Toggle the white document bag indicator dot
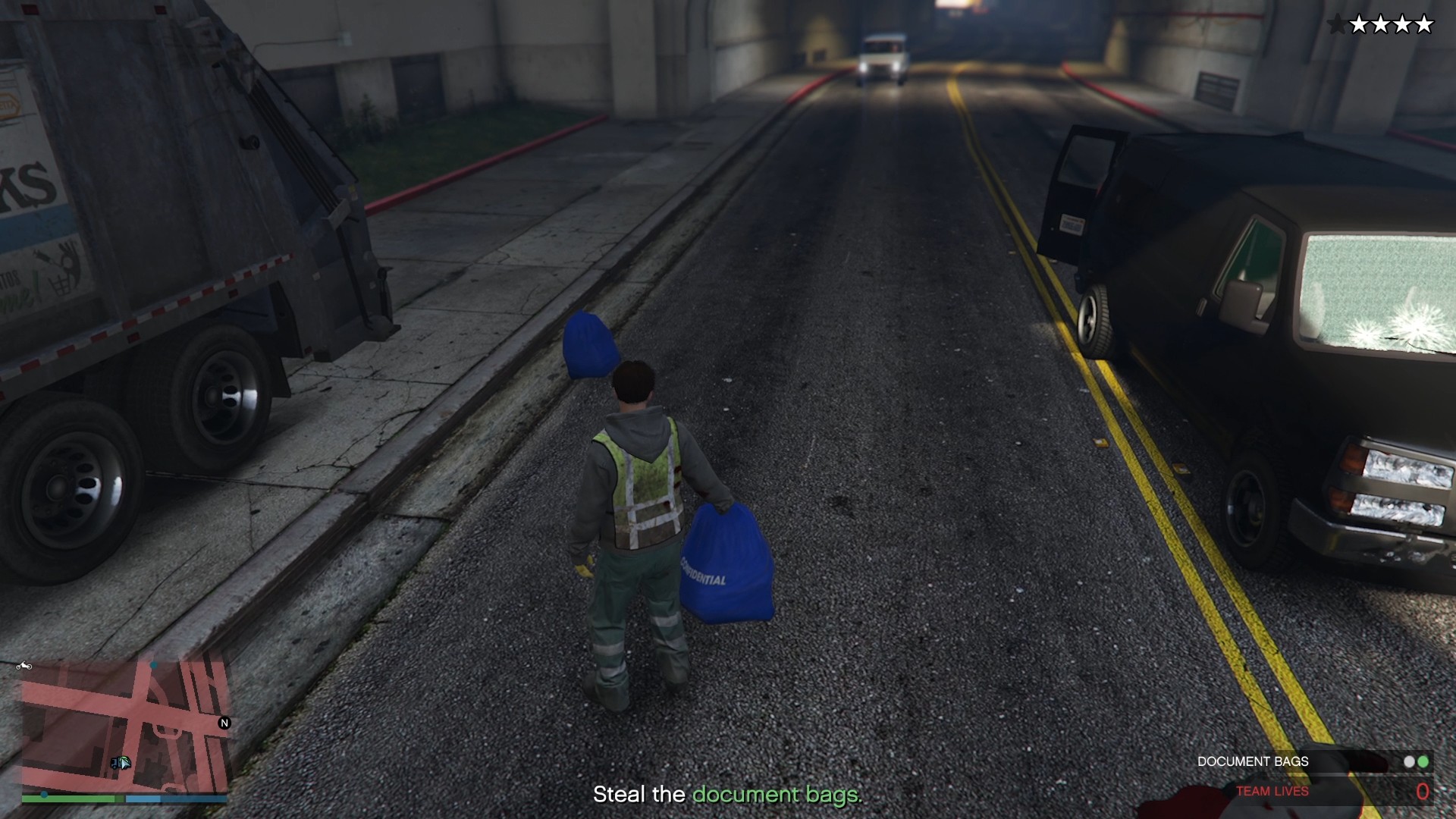The image size is (1456, 819). [x=1409, y=762]
